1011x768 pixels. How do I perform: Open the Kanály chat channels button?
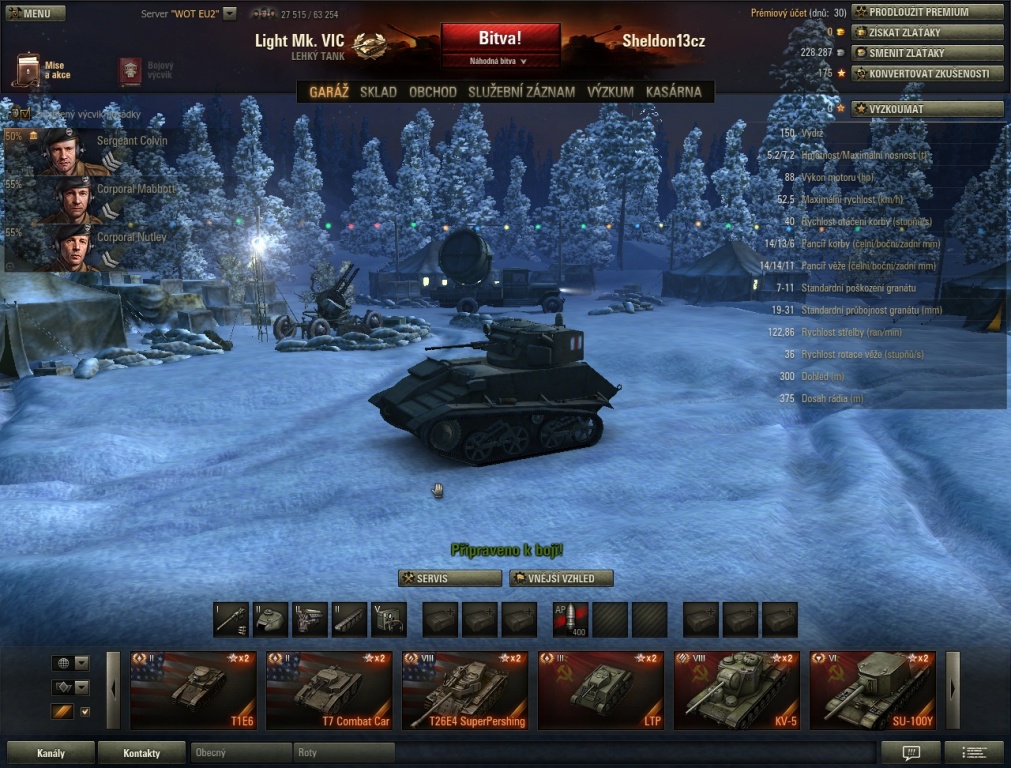pyautogui.click(x=50, y=753)
